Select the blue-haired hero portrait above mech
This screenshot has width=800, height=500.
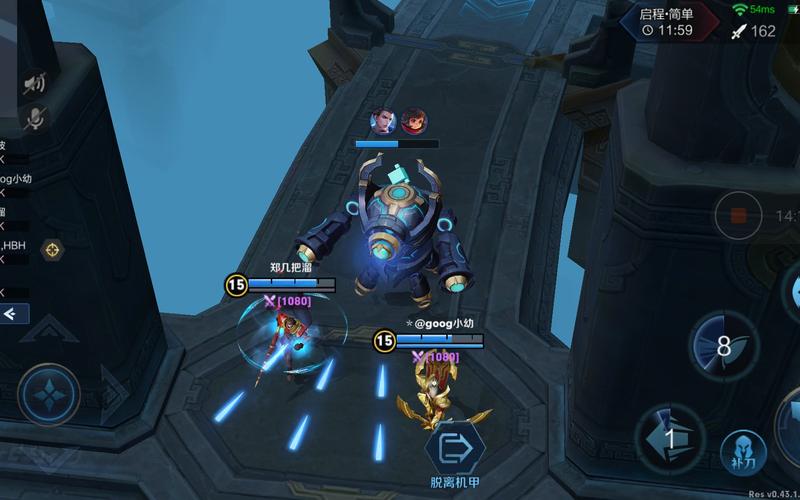(x=383, y=122)
